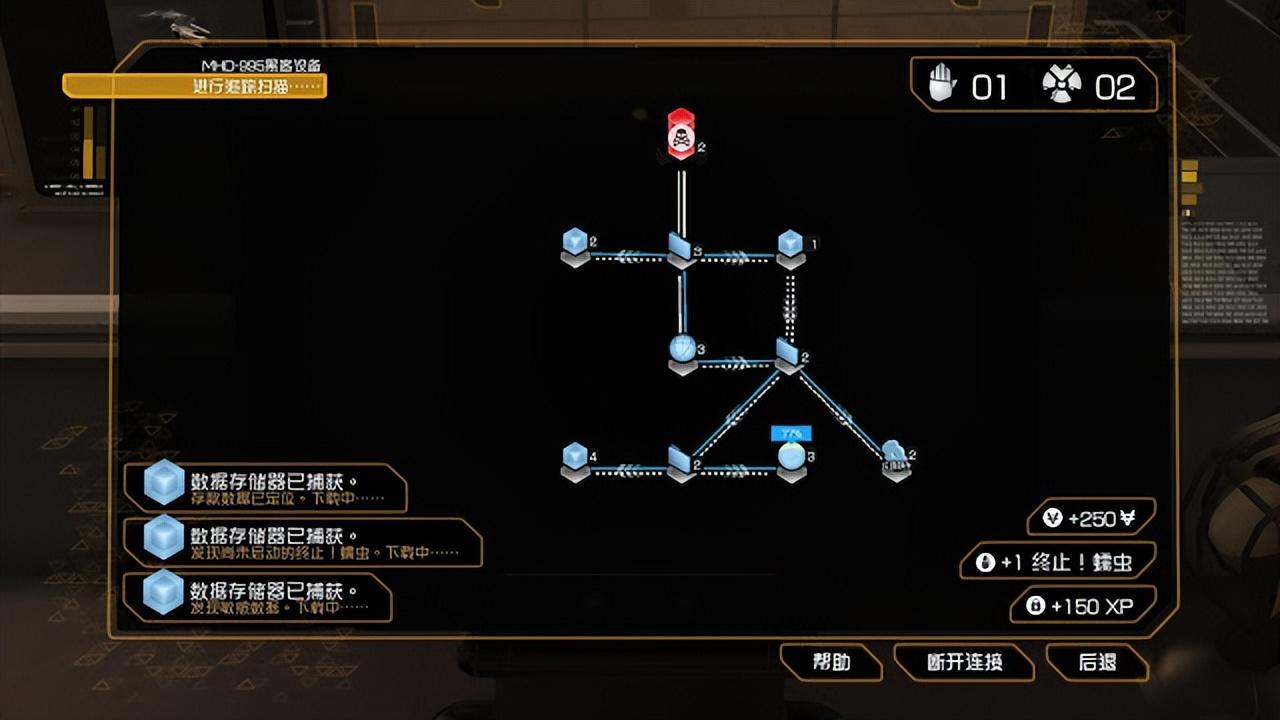Click the 帮助 button
This screenshot has width=1280, height=720.
(835, 662)
